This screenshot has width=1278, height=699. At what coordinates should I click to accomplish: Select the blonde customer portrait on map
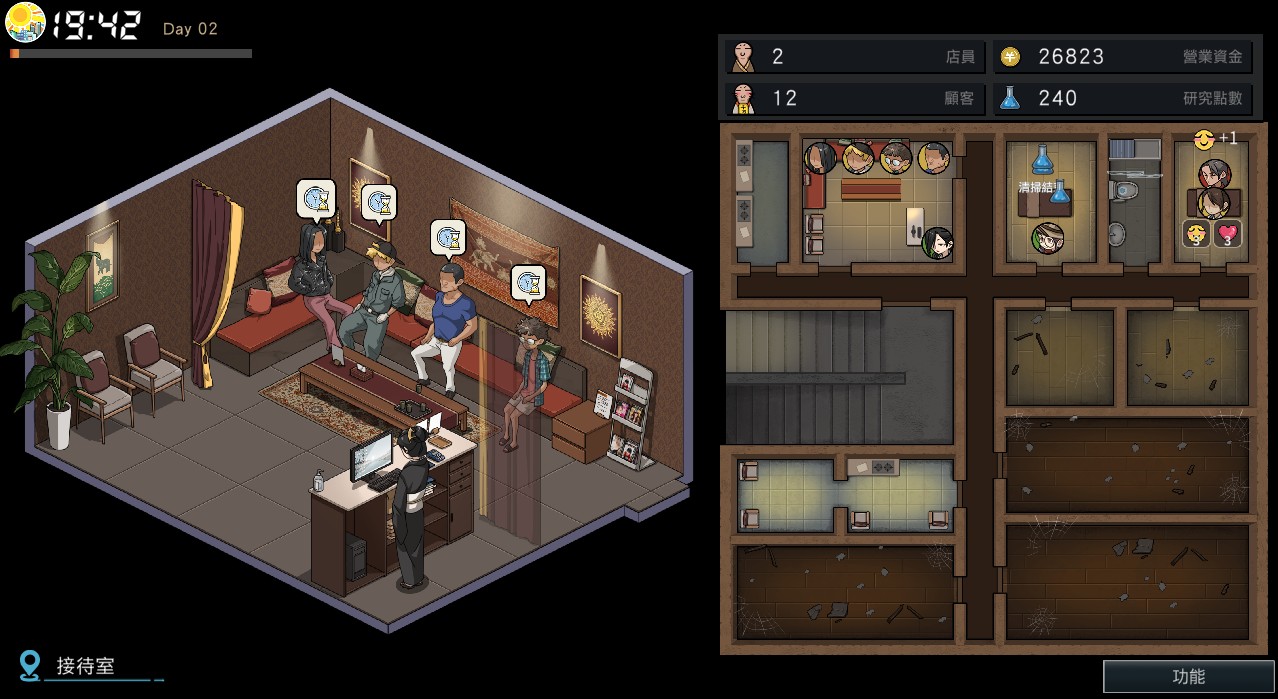(858, 157)
